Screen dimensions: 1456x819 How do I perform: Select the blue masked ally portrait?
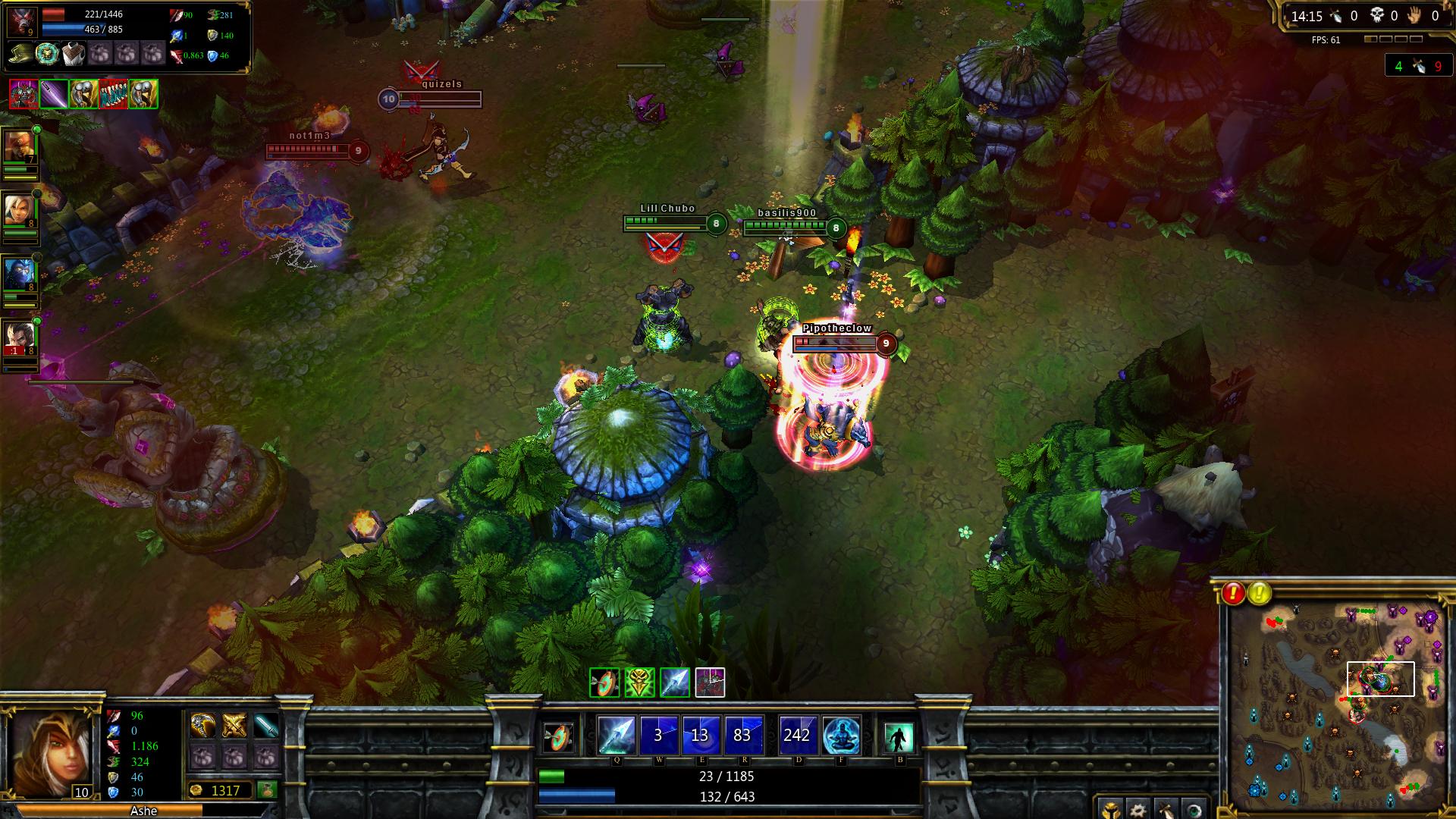pyautogui.click(x=18, y=275)
